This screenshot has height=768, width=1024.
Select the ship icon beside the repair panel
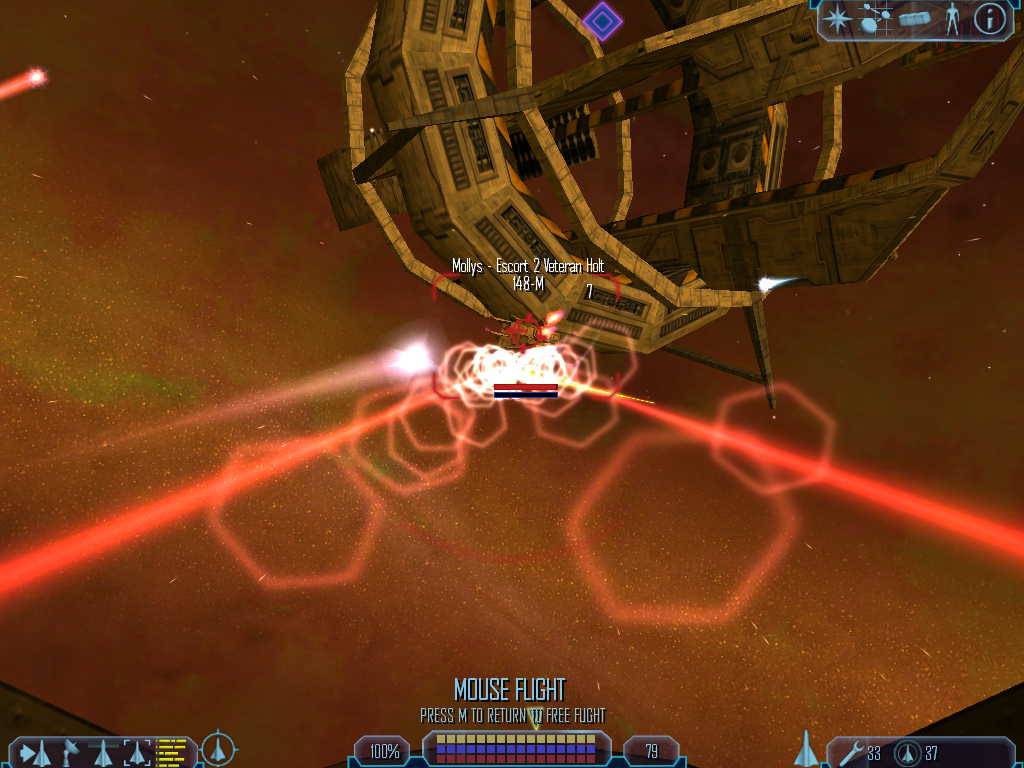pyautogui.click(x=805, y=748)
